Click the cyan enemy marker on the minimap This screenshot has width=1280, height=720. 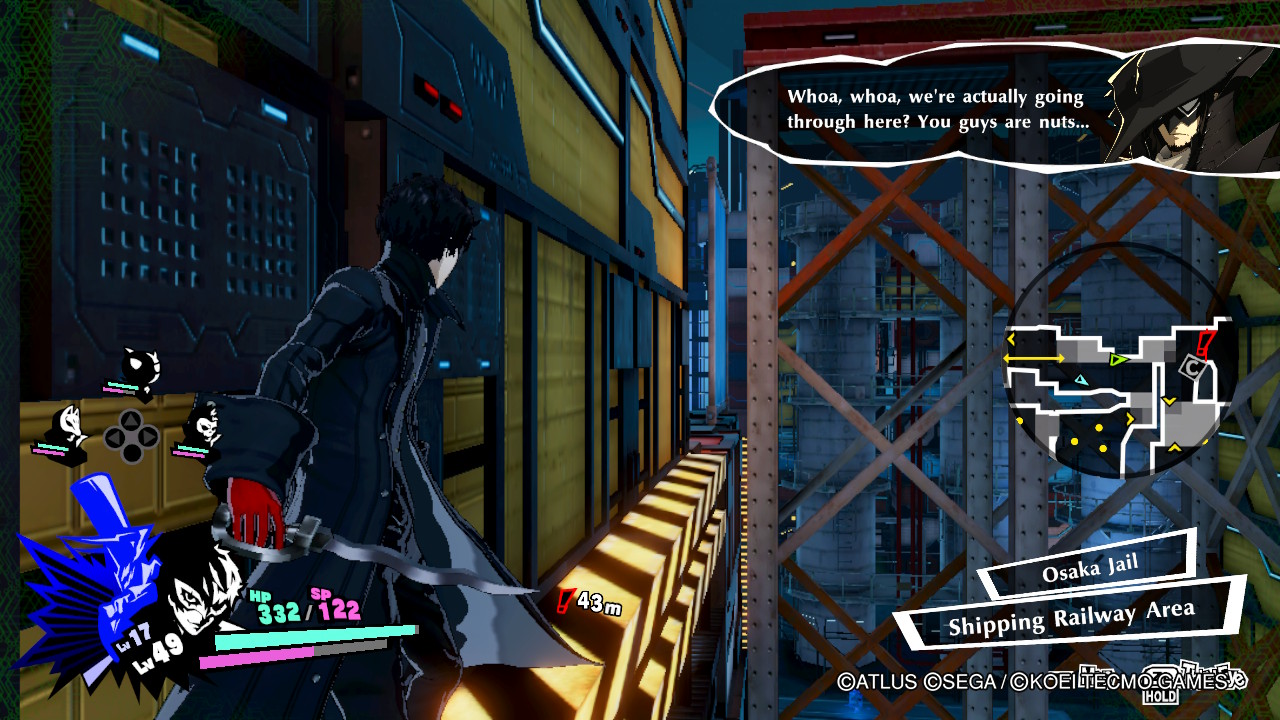1080,380
